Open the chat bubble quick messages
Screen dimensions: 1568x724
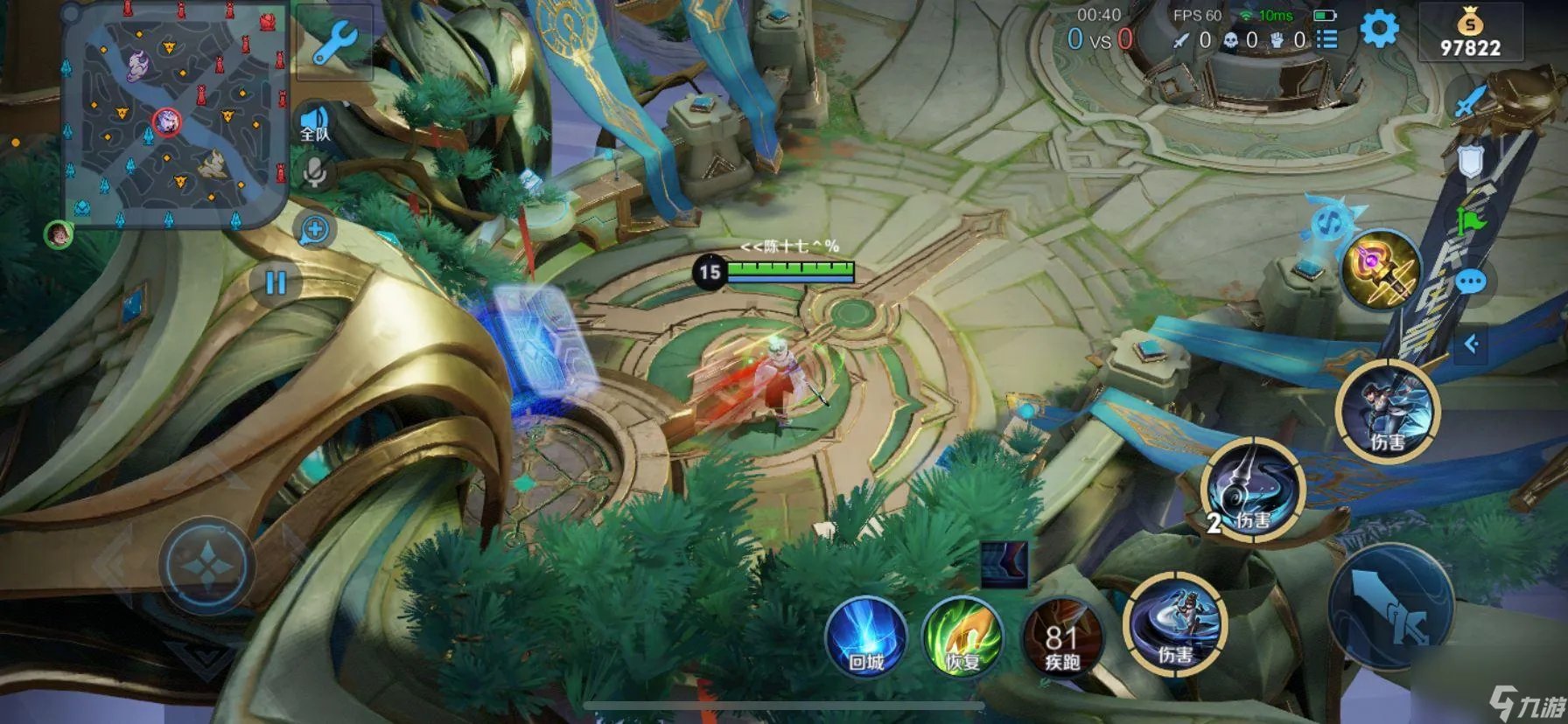tap(1471, 282)
